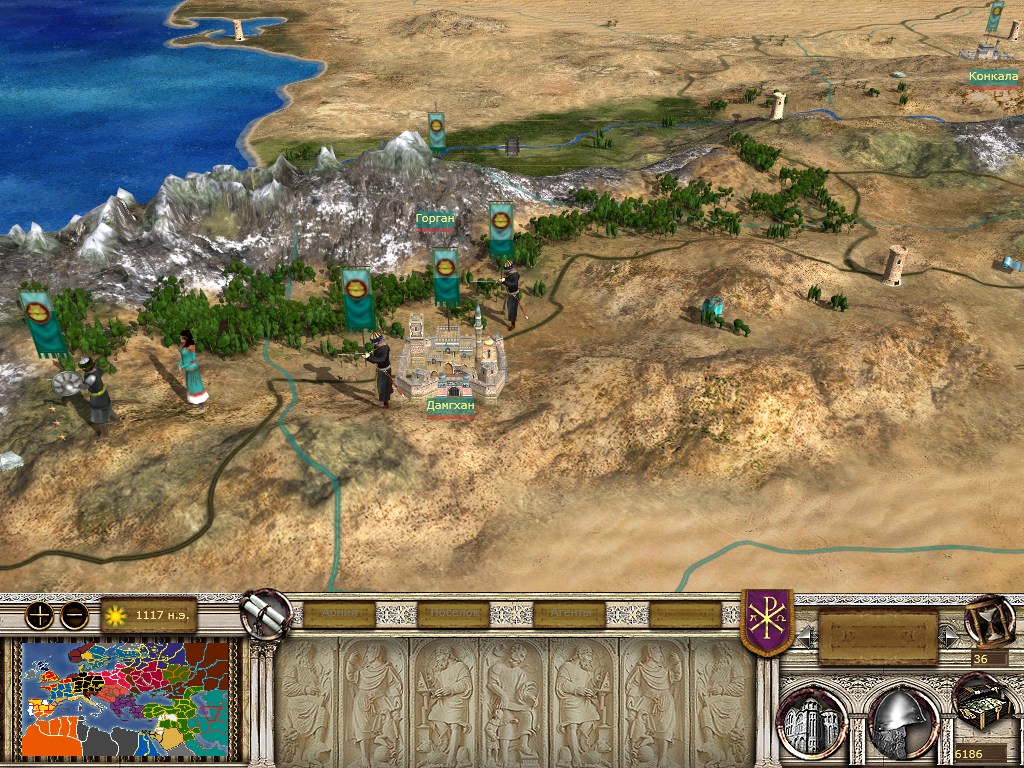Image resolution: width=1024 pixels, height=768 pixels.
Task: Zoom out the minimap with minus button
Action: pos(74,615)
